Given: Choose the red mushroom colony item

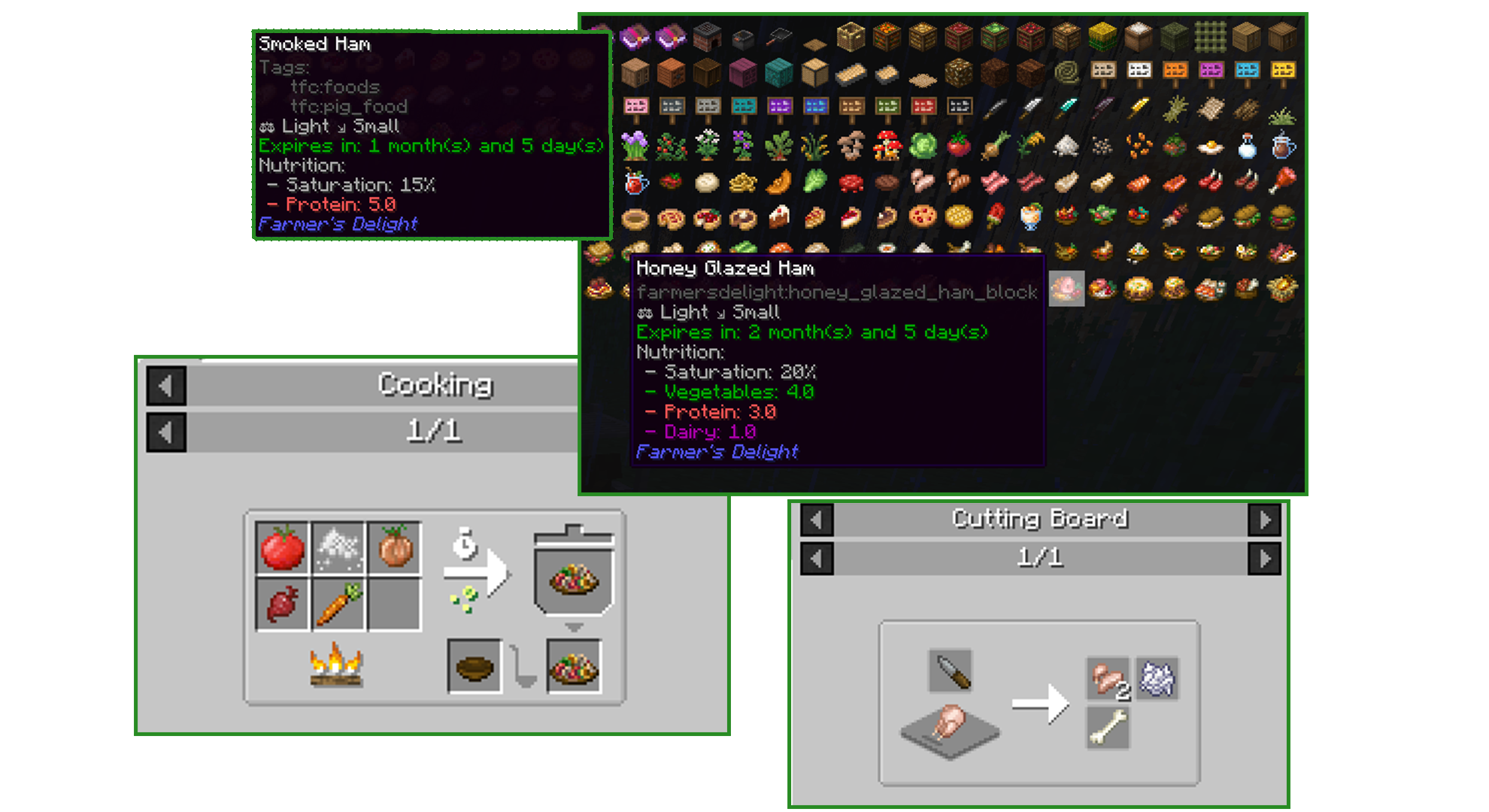Looking at the screenshot, I should [x=887, y=146].
